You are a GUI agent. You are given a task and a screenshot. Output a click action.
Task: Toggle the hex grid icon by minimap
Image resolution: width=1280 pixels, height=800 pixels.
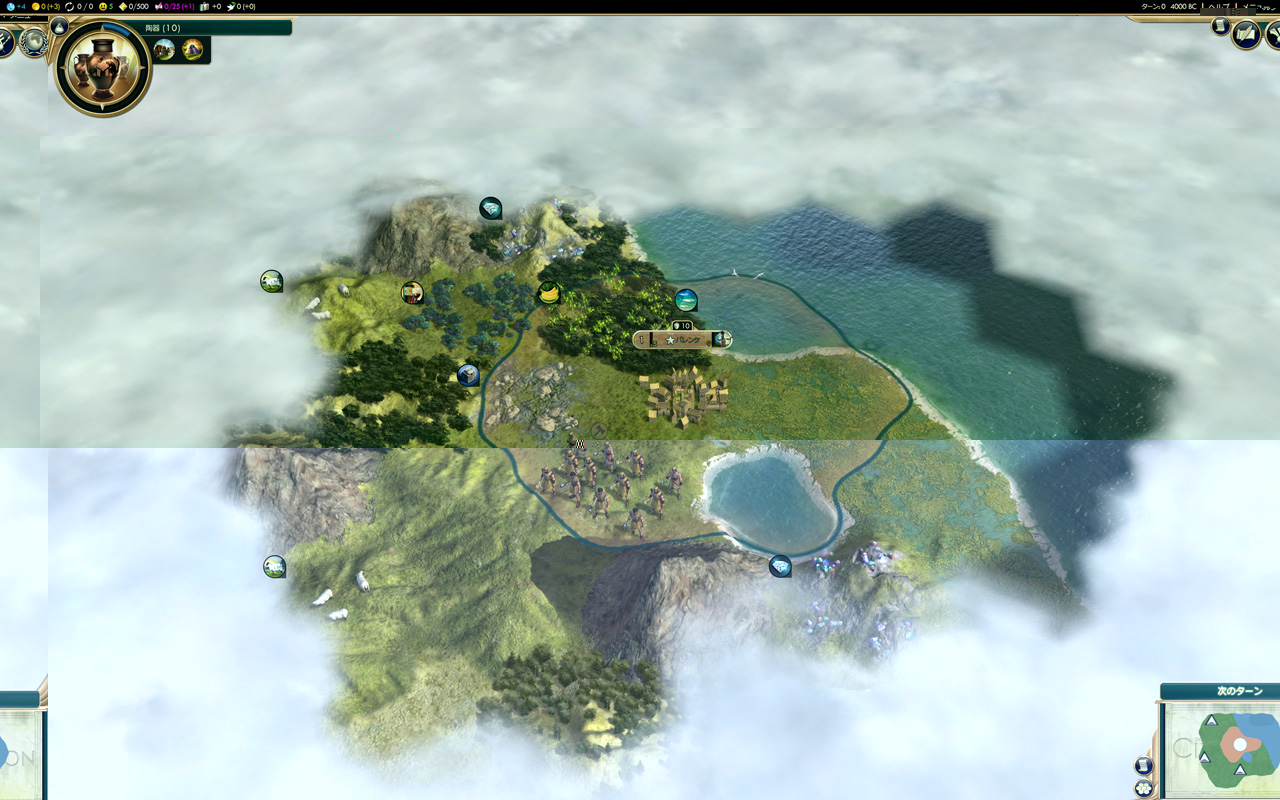pyautogui.click(x=1144, y=788)
